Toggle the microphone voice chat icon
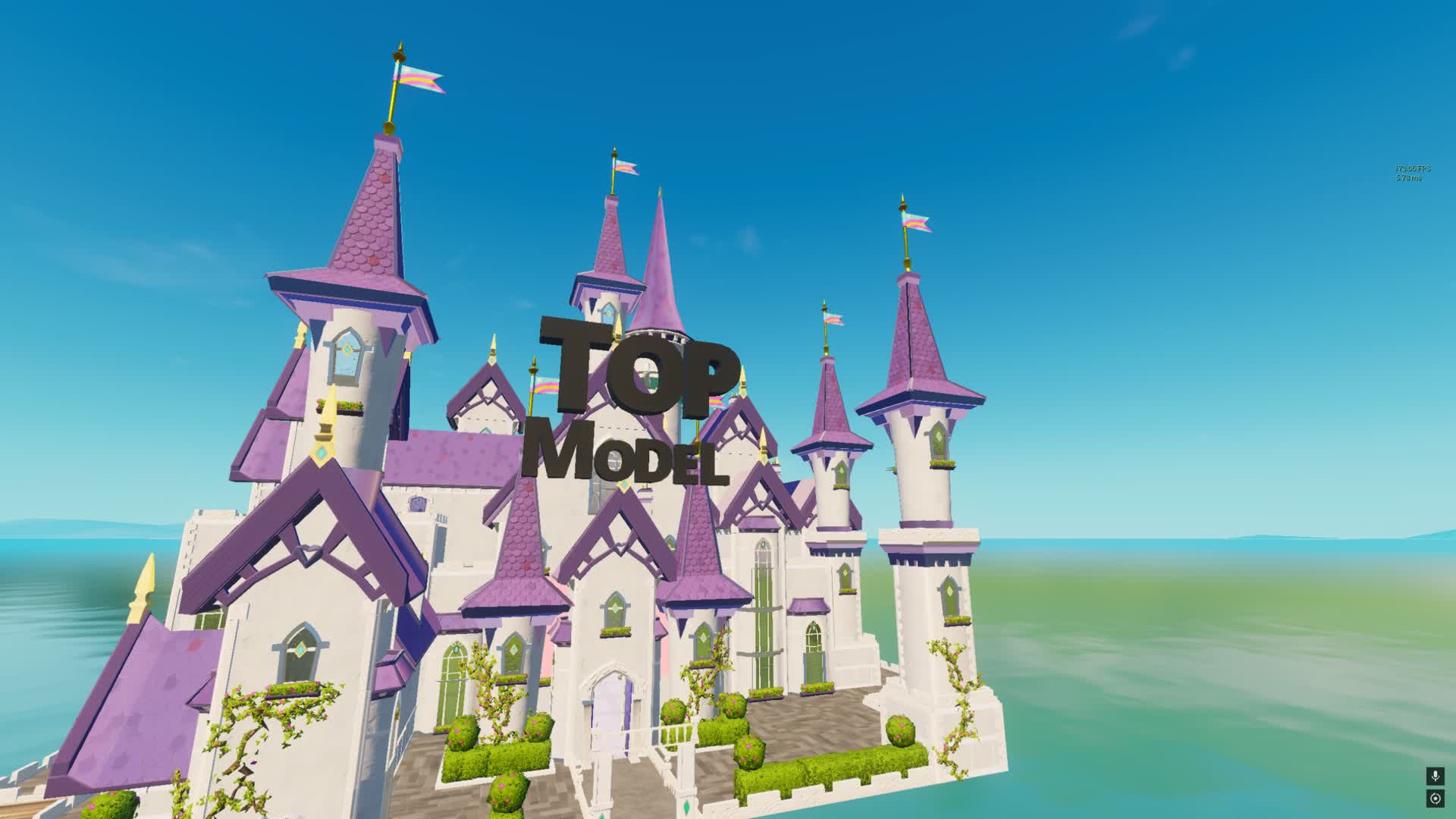 (1435, 776)
